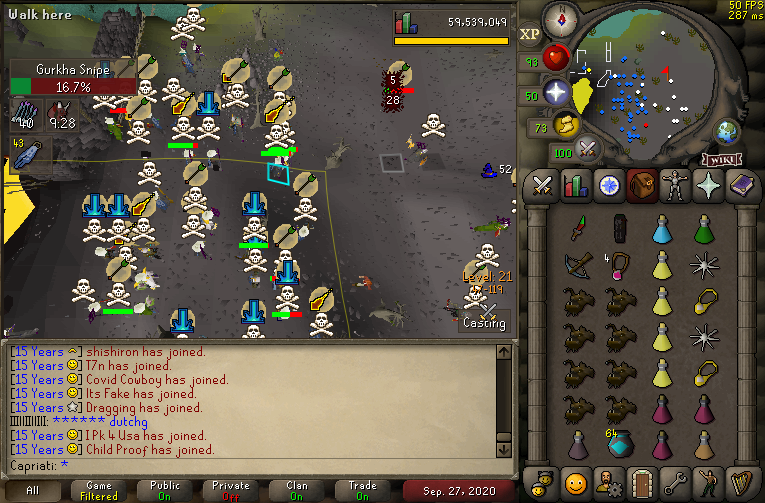Image resolution: width=765 pixels, height=503 pixels.
Task: Toggle run energy boot orb
Action: click(565, 126)
